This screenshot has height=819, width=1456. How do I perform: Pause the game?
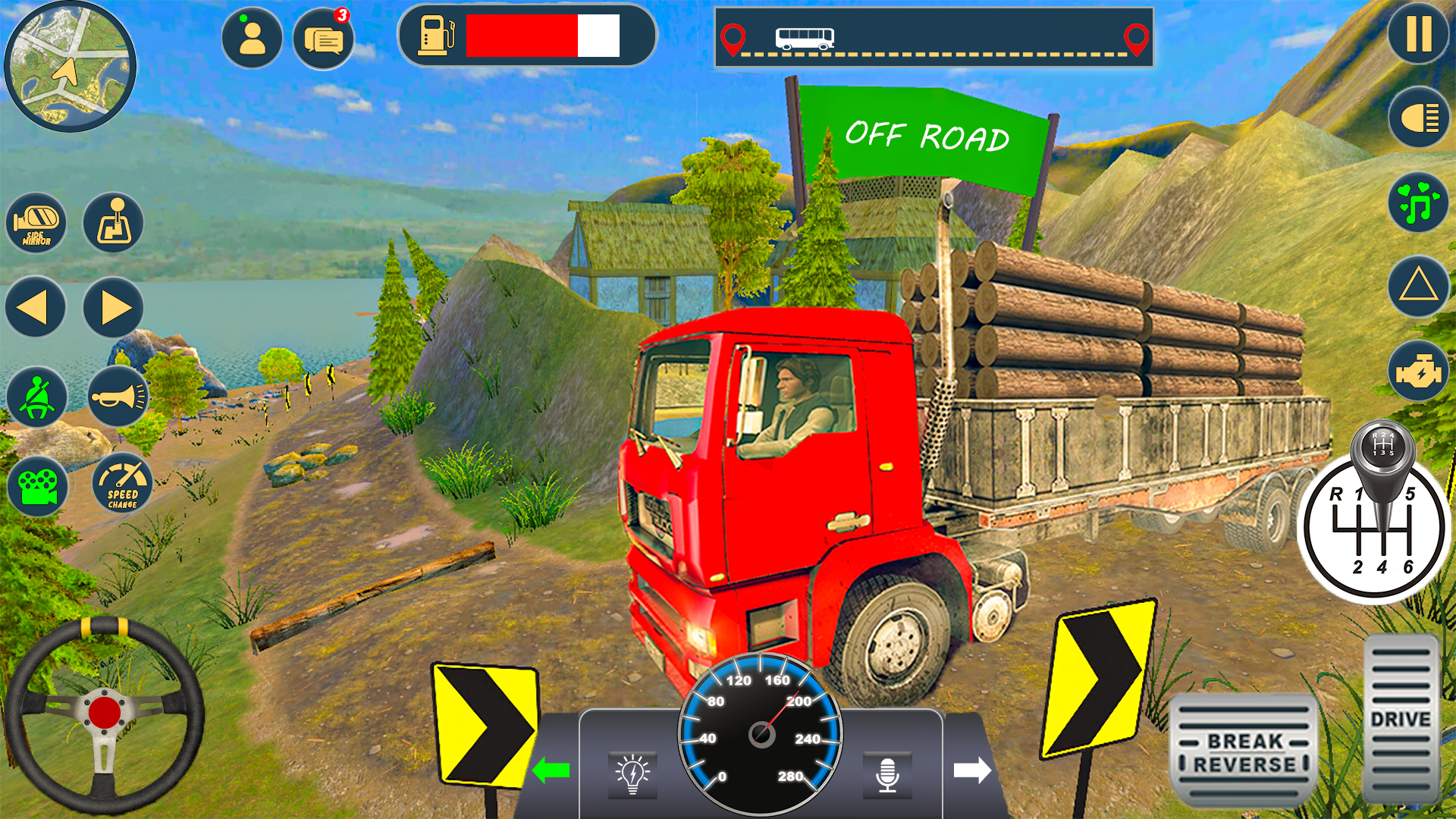(1418, 35)
